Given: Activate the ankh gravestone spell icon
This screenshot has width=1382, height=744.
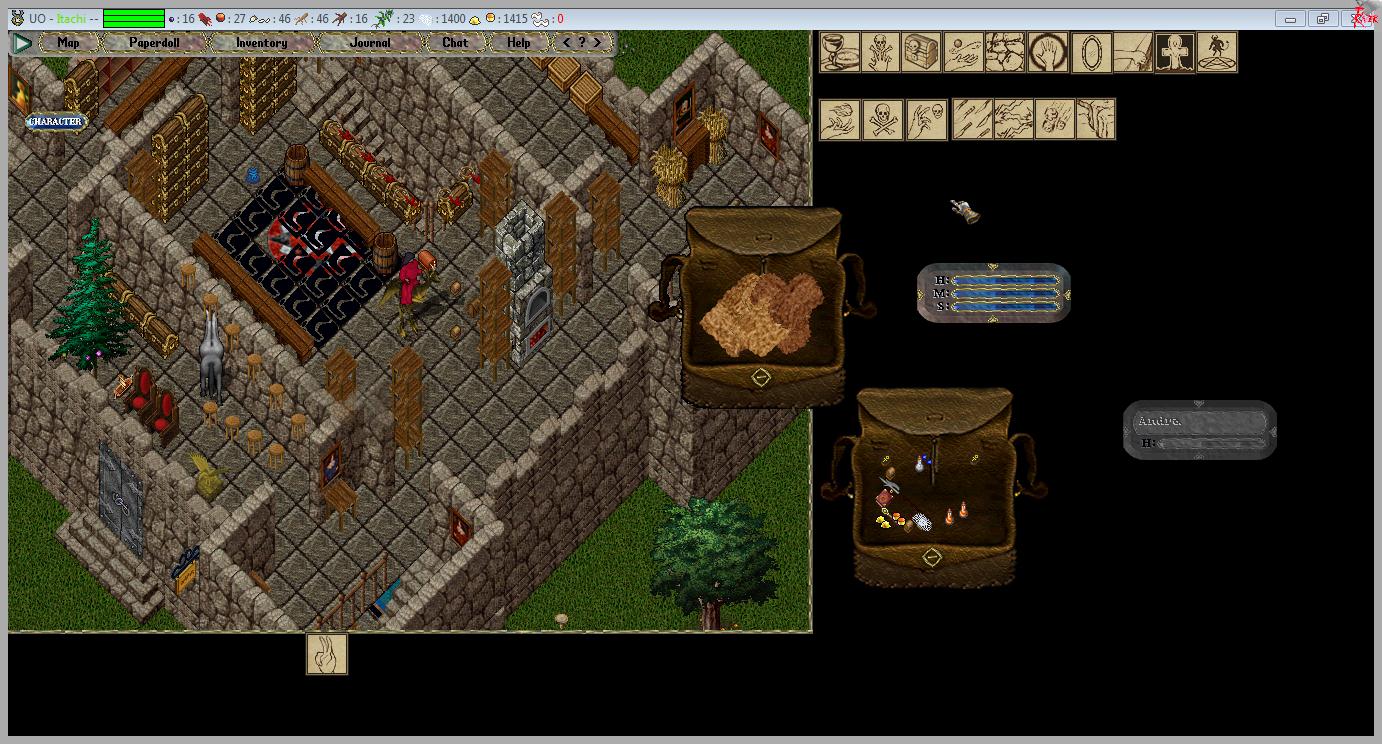Looking at the screenshot, I should pos(1175,52).
